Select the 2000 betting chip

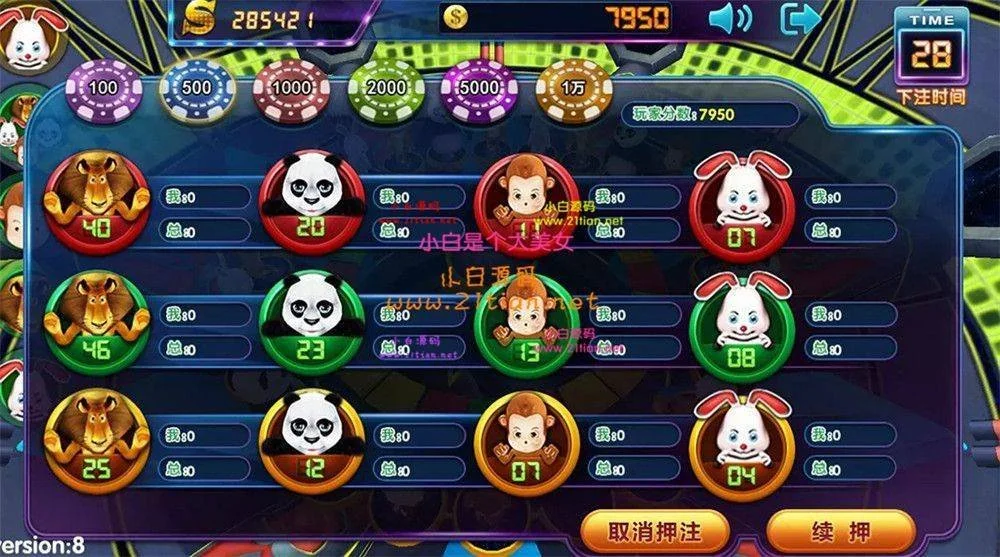(386, 88)
